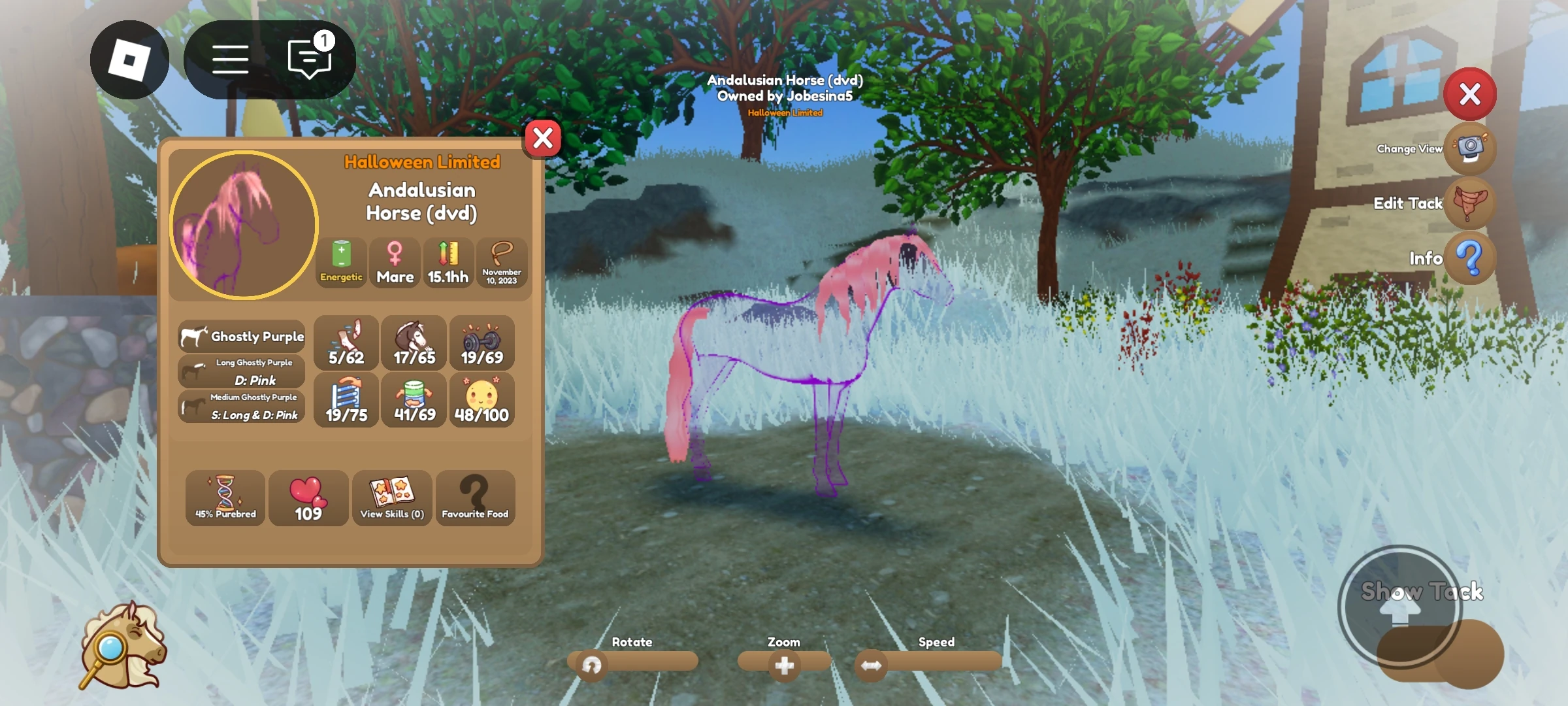Click the 45% Purebred DNA icon
The height and width of the screenshot is (706, 1568).
[224, 498]
